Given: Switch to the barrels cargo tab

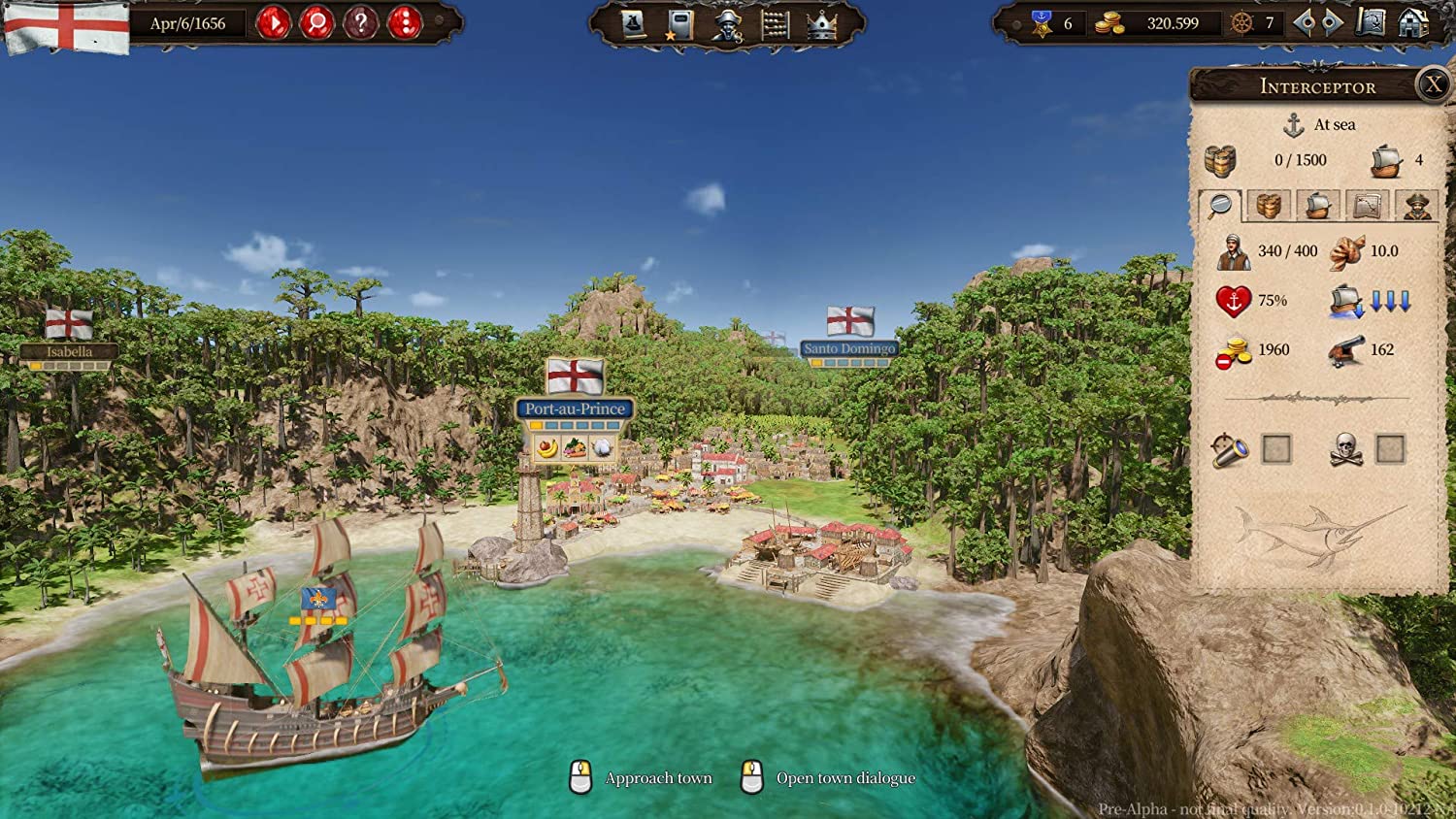Looking at the screenshot, I should [x=1270, y=206].
